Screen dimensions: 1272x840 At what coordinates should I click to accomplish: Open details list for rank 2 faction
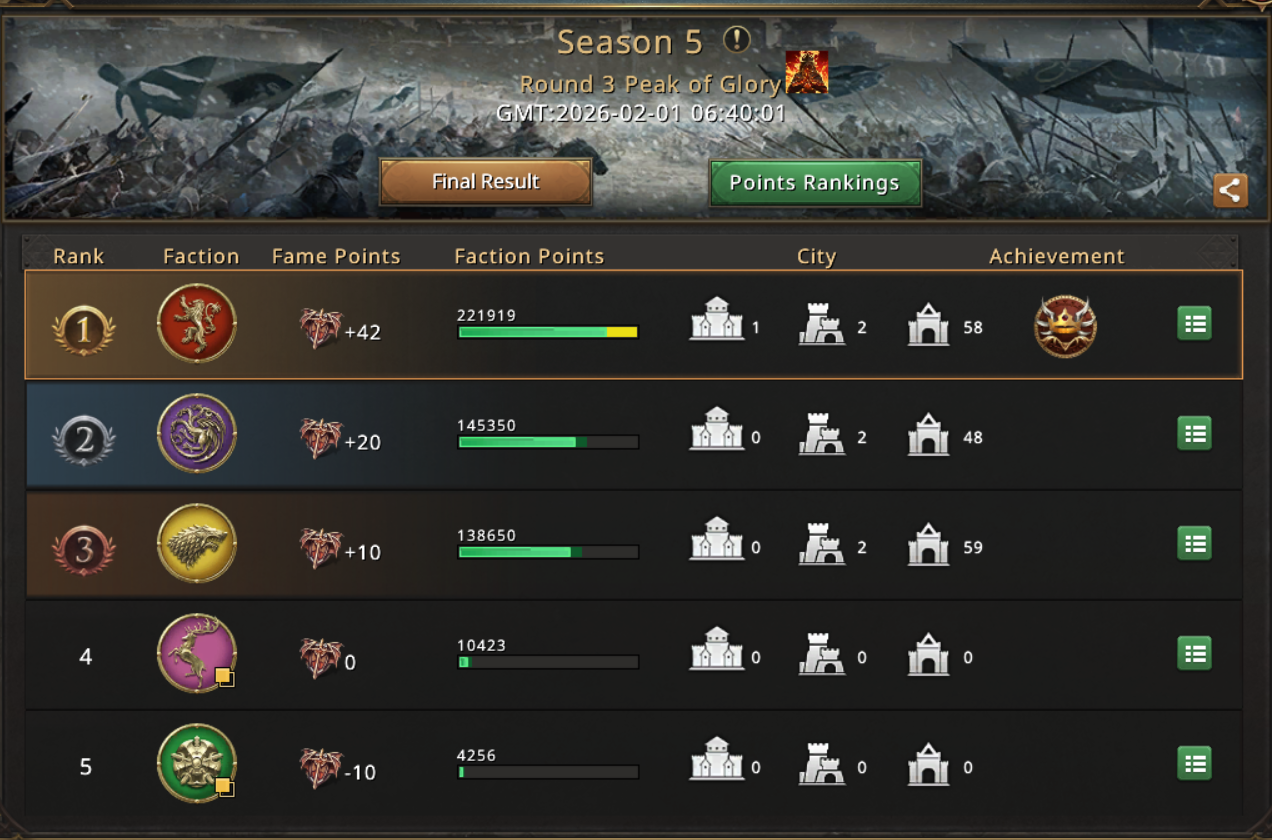click(1194, 434)
